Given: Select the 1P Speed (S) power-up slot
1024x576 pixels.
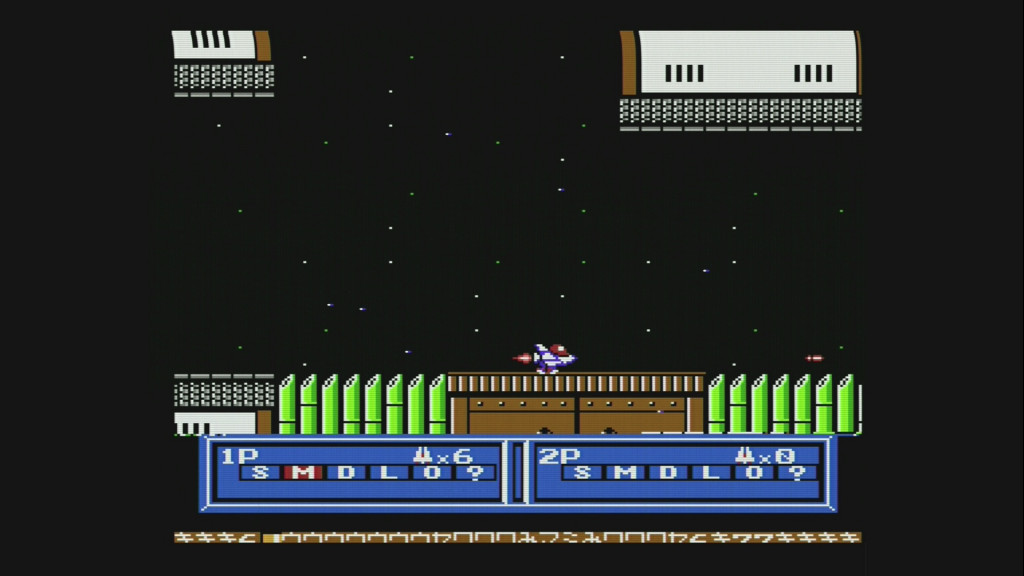Looking at the screenshot, I should click(x=260, y=473).
